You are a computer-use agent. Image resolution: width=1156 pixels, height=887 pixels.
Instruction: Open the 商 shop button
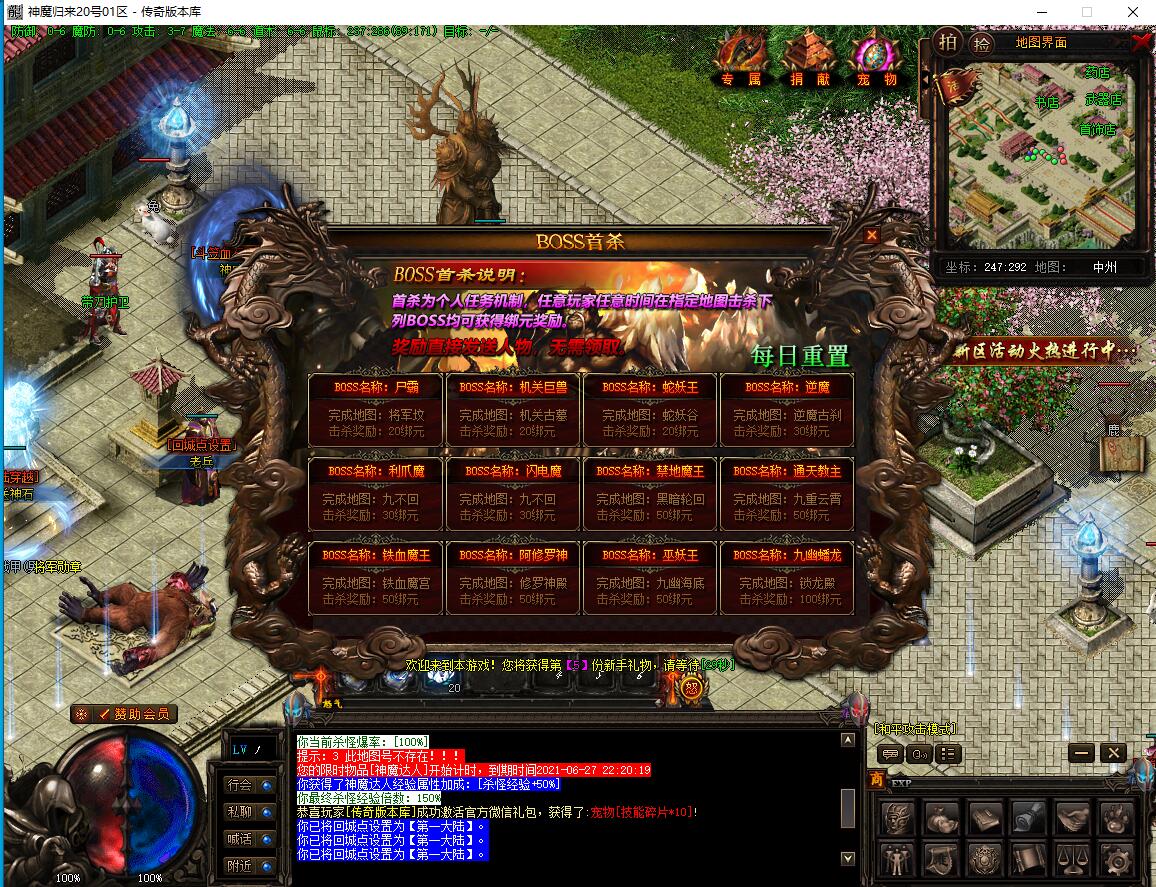click(x=876, y=780)
